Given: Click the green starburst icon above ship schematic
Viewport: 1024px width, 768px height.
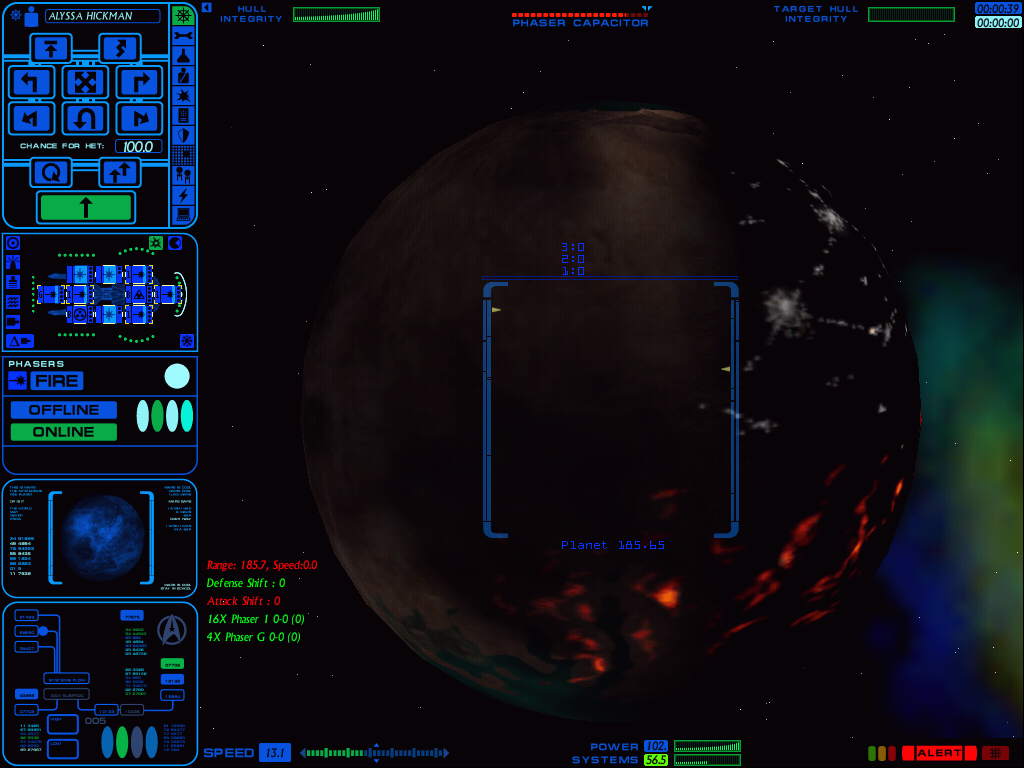Looking at the screenshot, I should coord(156,243).
